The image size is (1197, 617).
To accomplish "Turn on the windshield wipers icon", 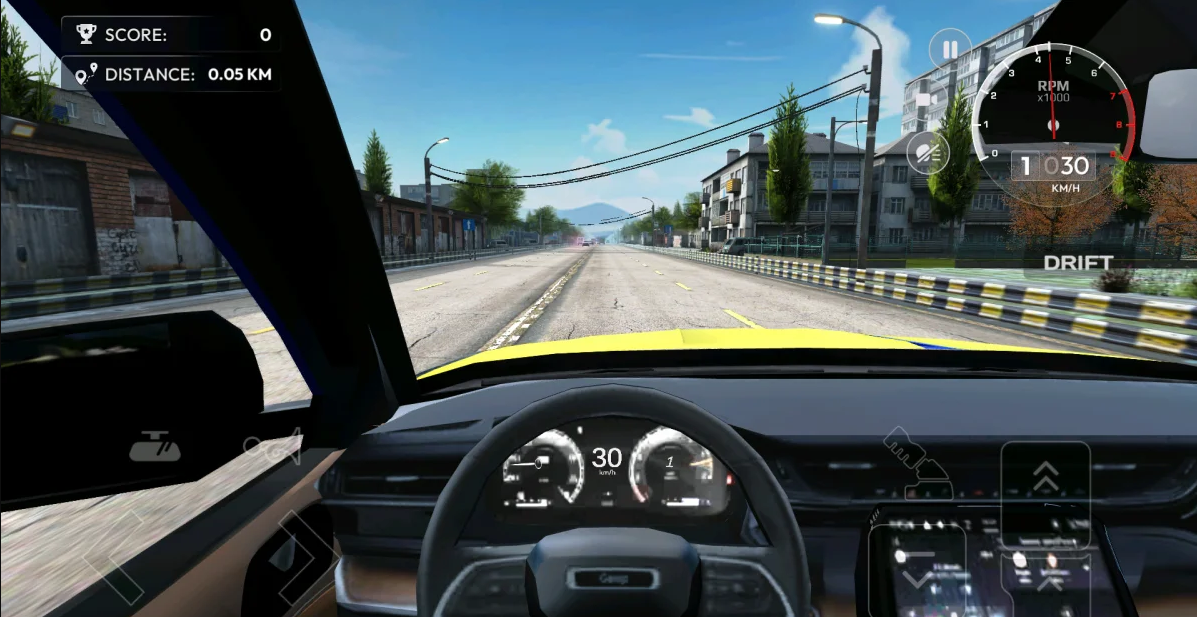I will click(155, 447).
